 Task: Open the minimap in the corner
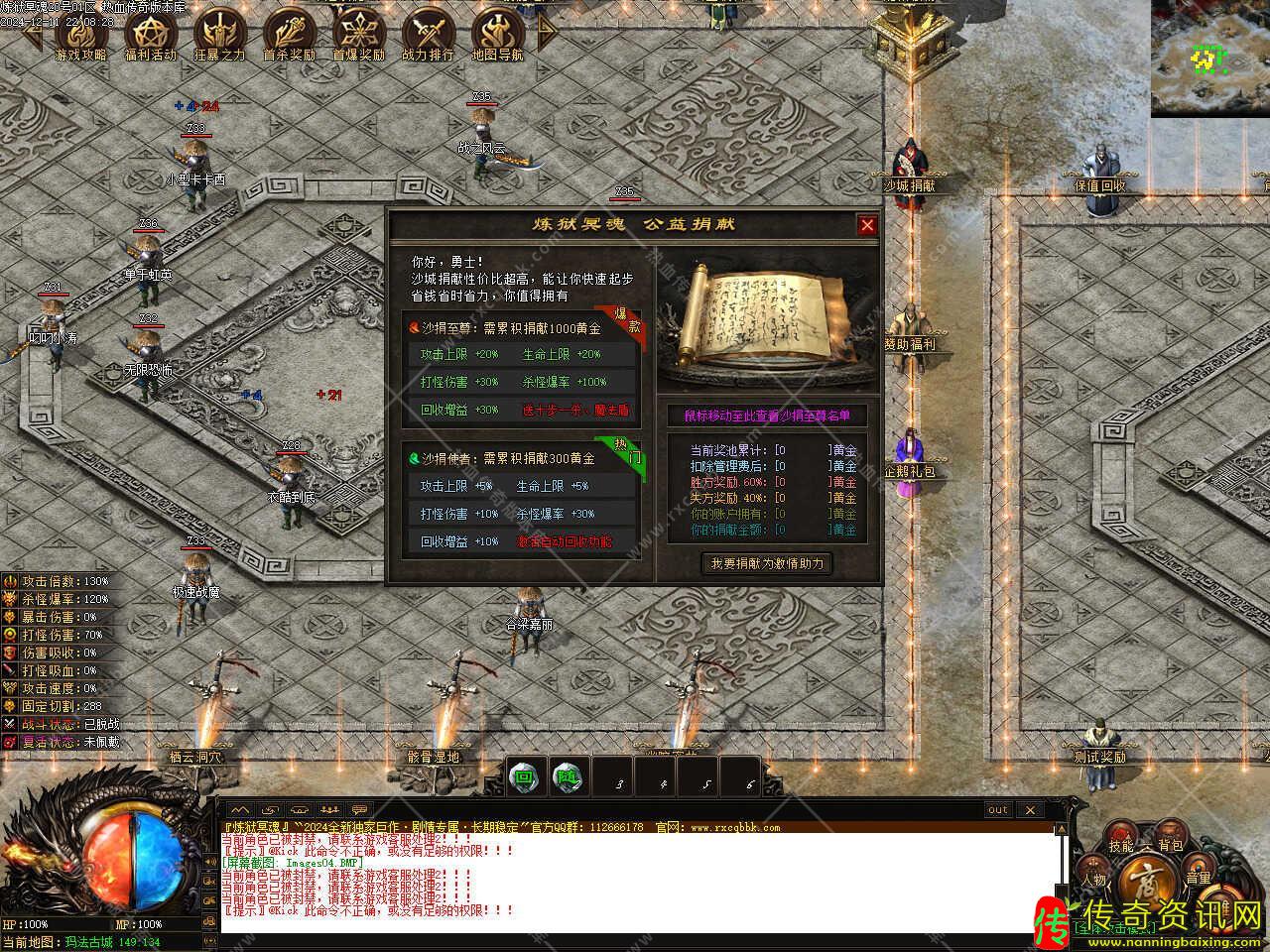[1209, 58]
